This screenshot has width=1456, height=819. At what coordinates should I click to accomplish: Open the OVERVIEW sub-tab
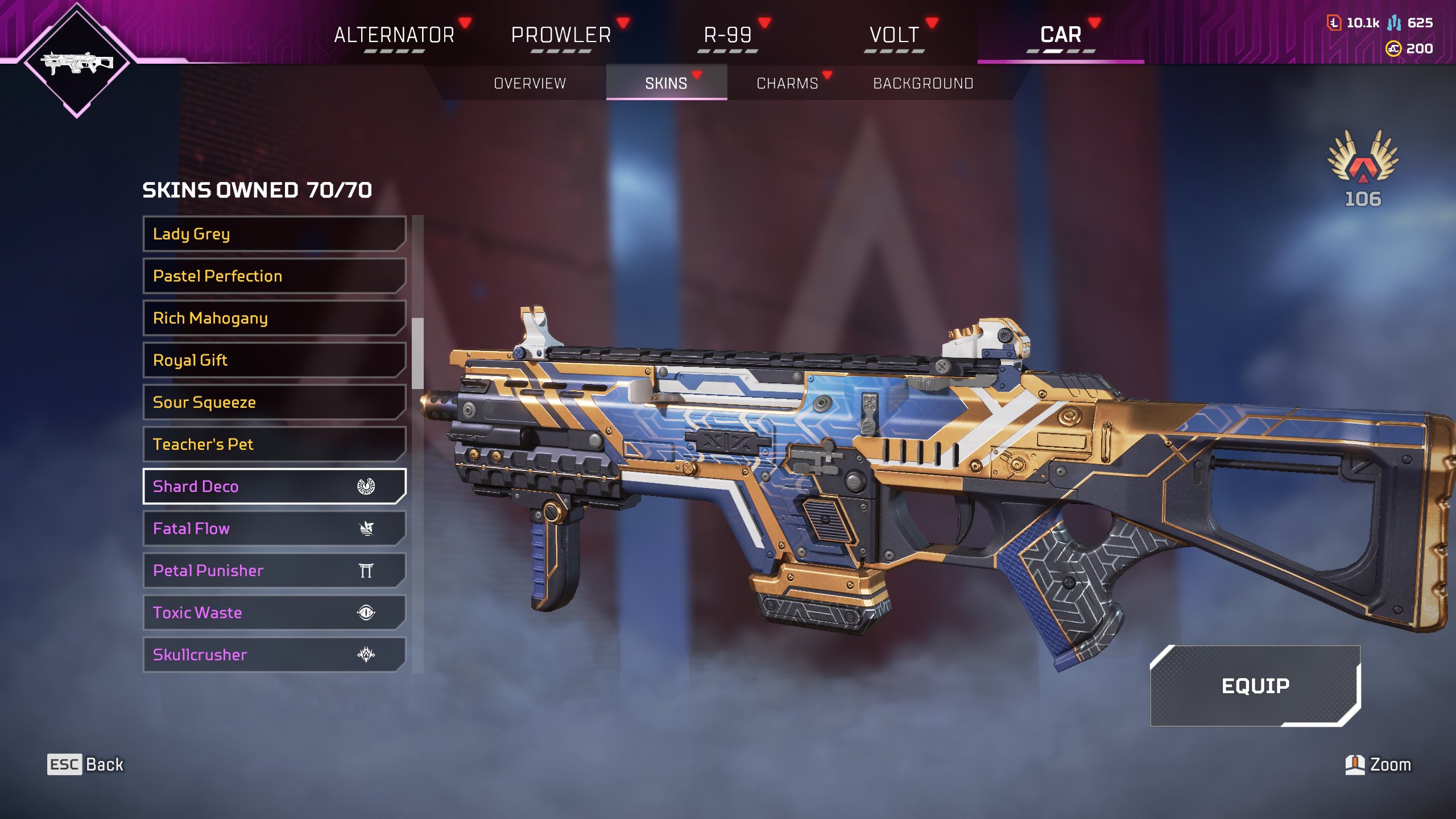530,83
